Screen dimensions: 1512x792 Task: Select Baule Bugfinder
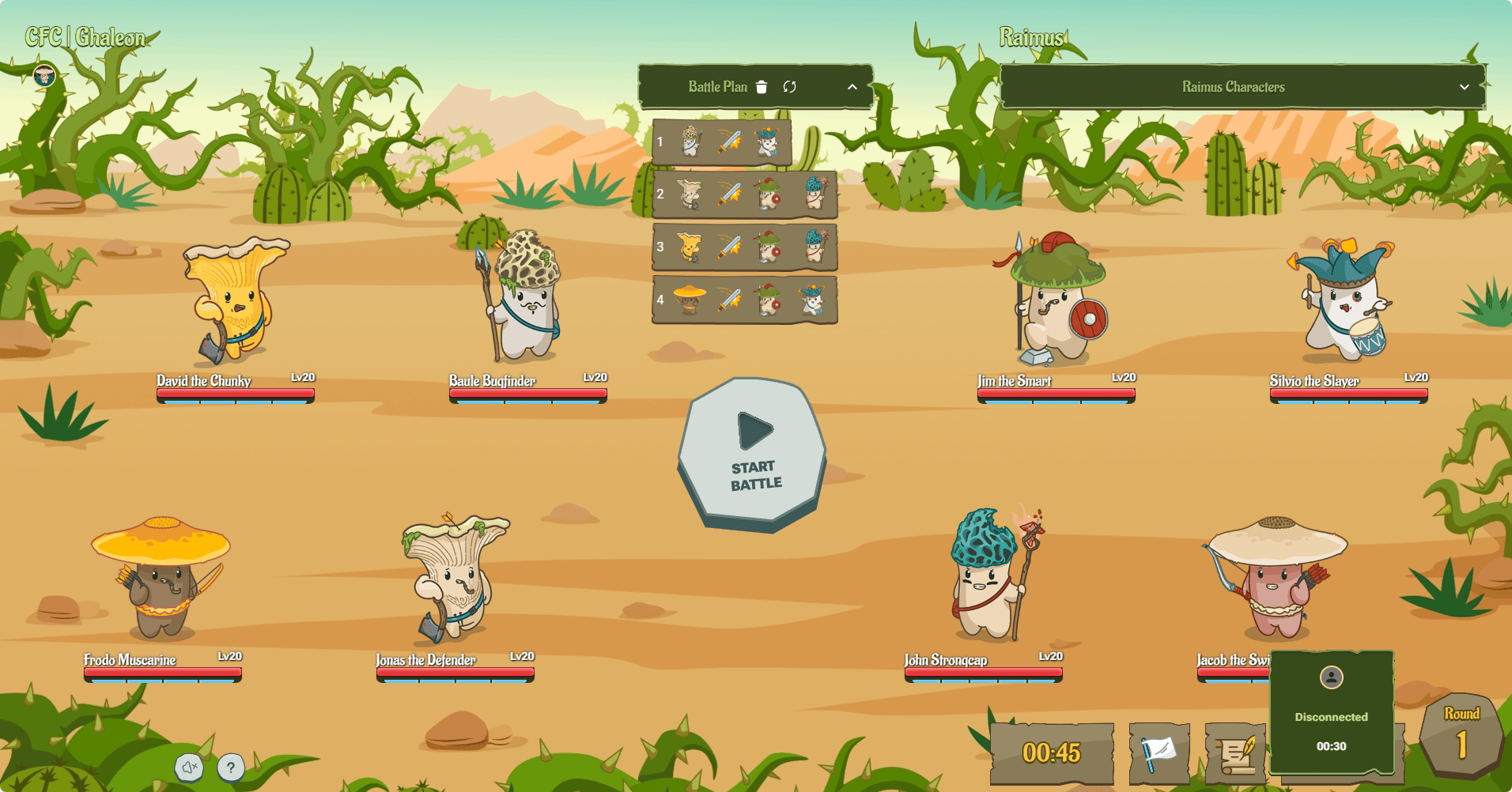[522, 296]
